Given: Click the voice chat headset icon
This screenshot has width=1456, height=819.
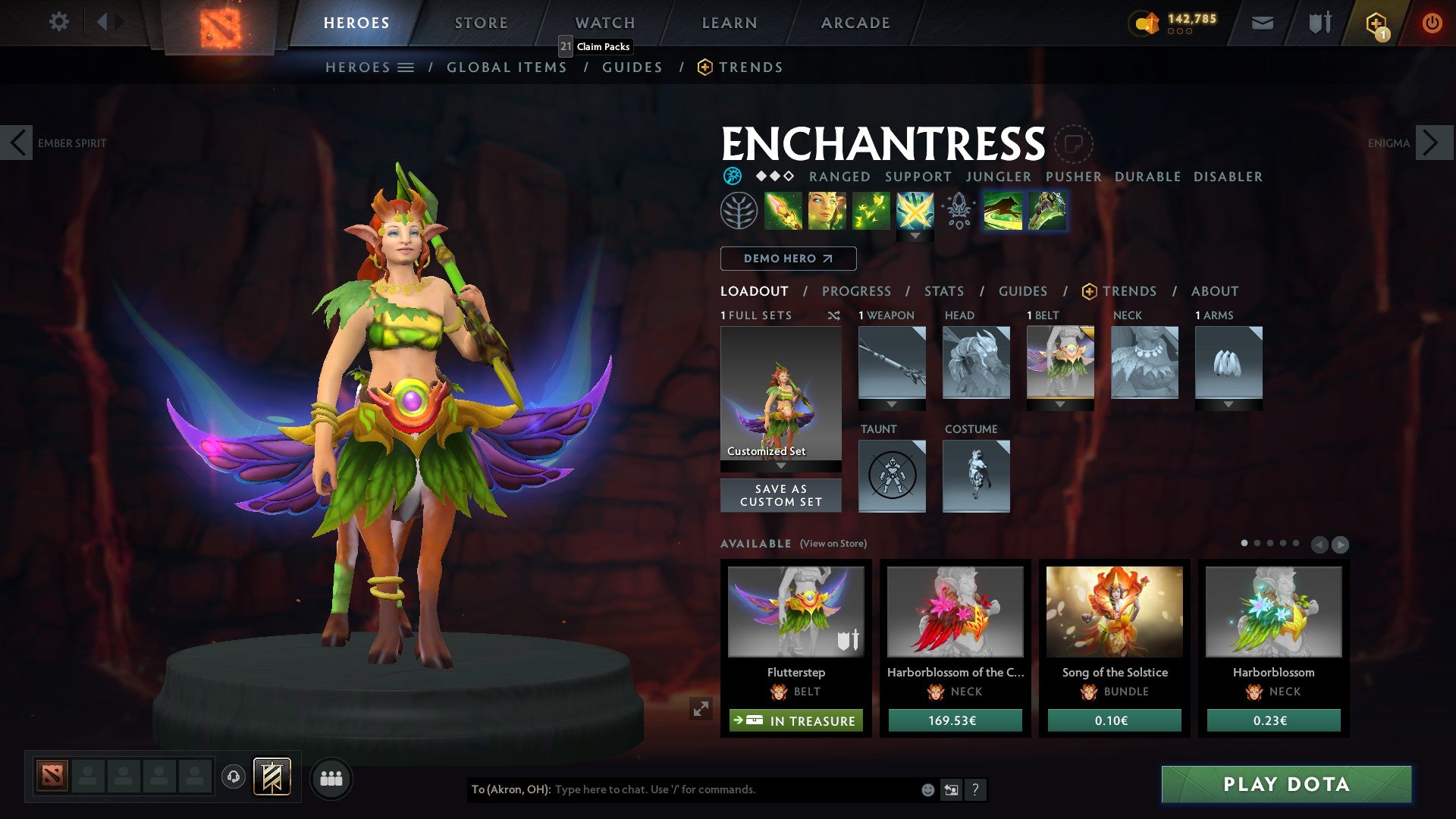Looking at the screenshot, I should 234,777.
